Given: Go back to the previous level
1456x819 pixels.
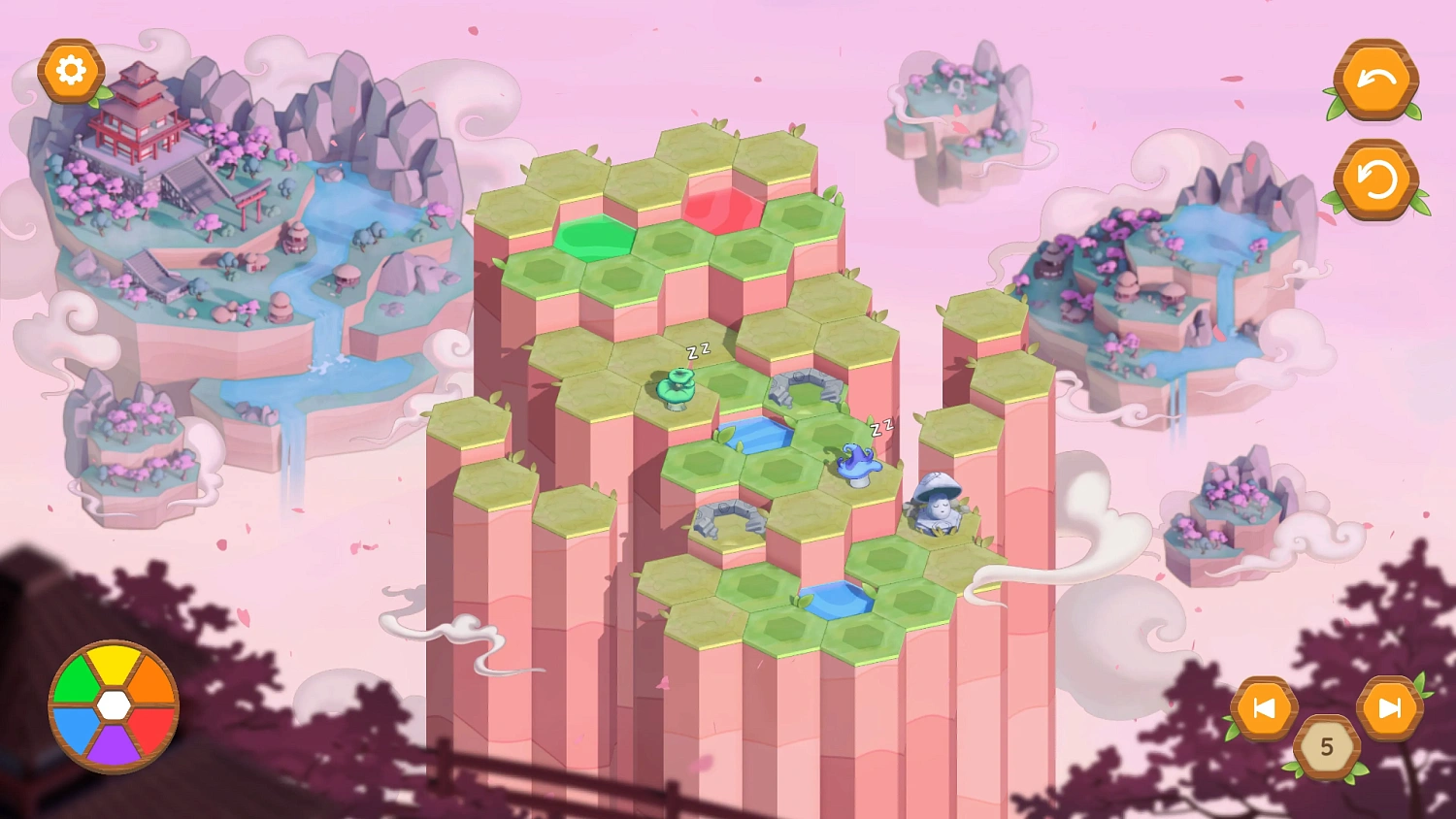Looking at the screenshot, I should coord(1264,708).
